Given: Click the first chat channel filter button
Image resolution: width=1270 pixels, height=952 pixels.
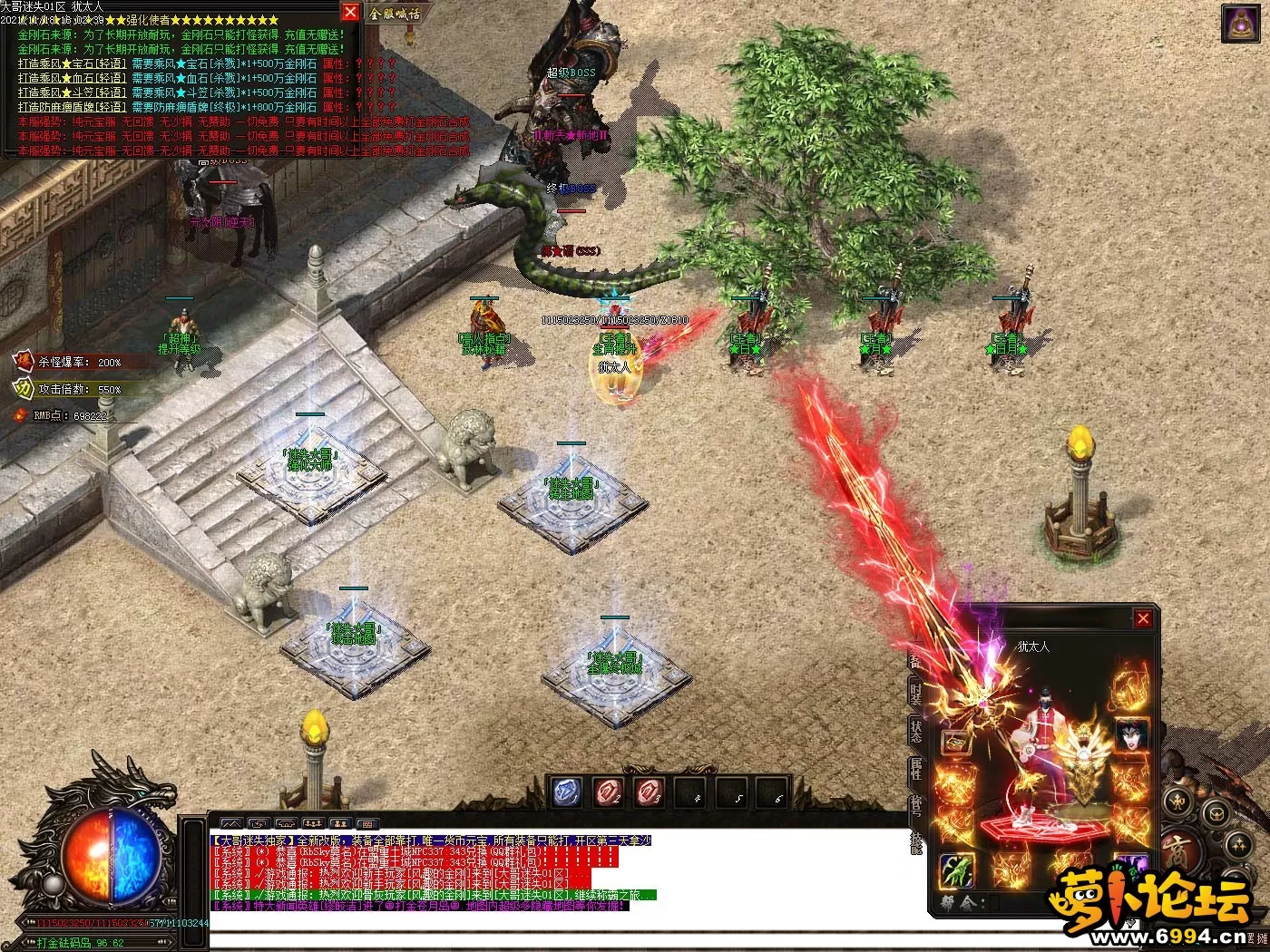Looking at the screenshot, I should click(231, 824).
